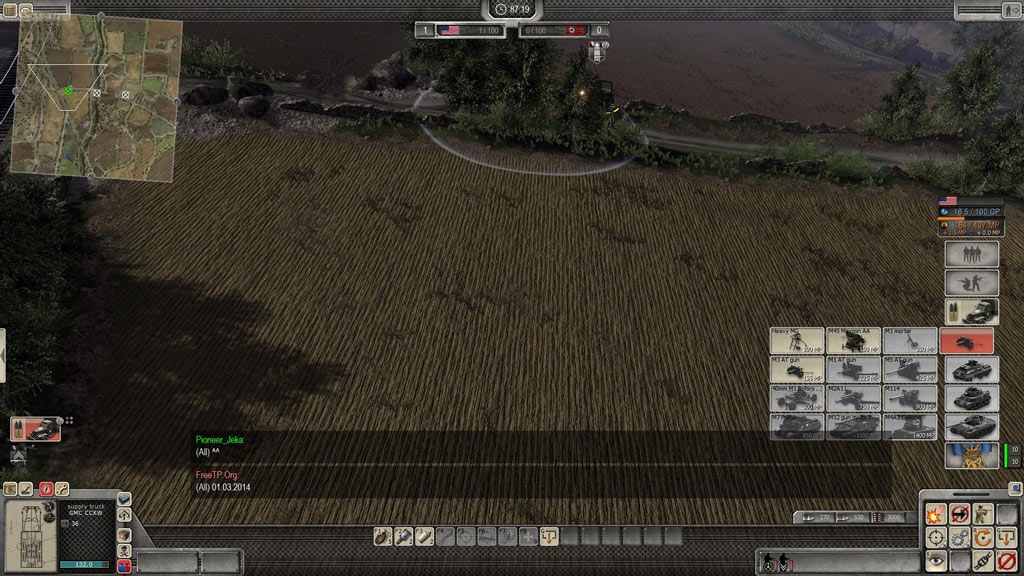Buy the M3 AT gun
1024x576 pixels.
pos(797,370)
